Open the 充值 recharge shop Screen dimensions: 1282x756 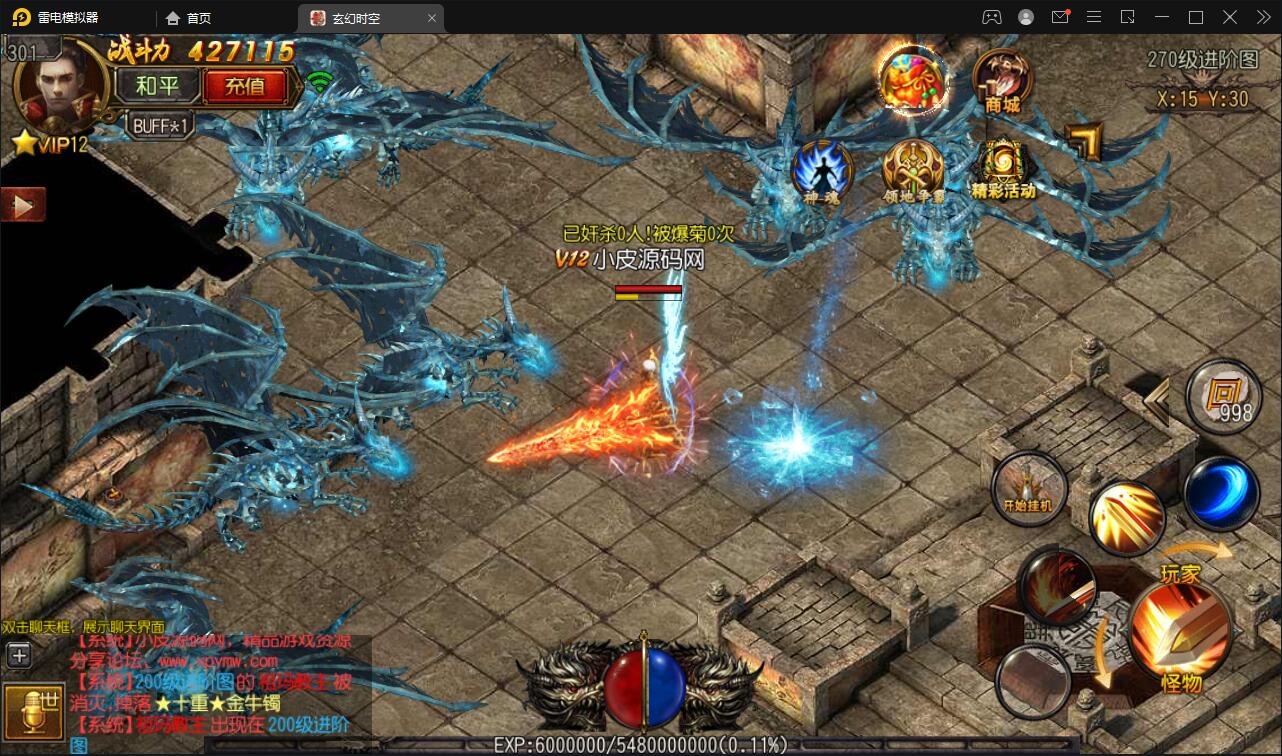(245, 86)
